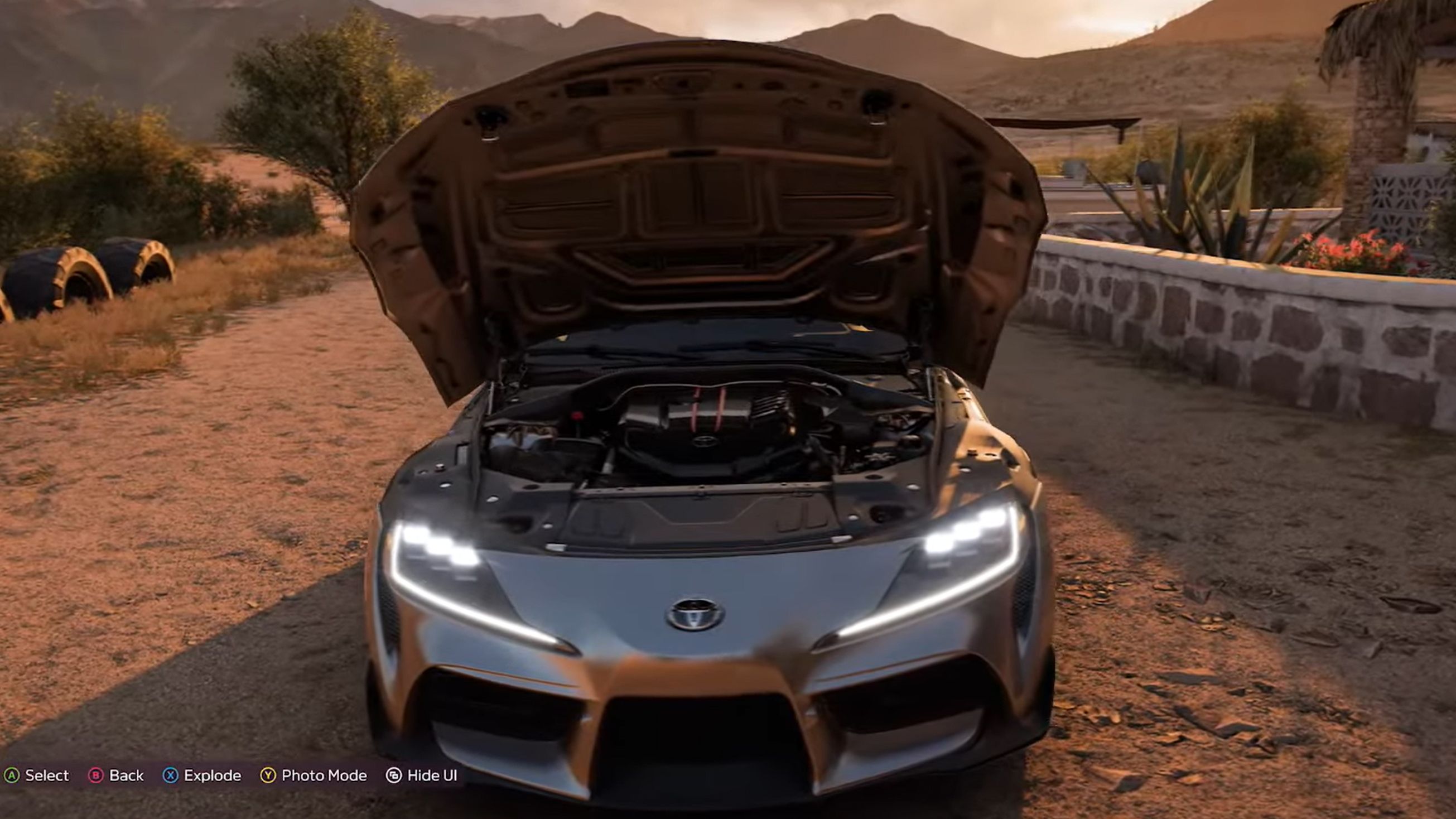Open Photo Mode from the prompt bar

click(x=324, y=775)
